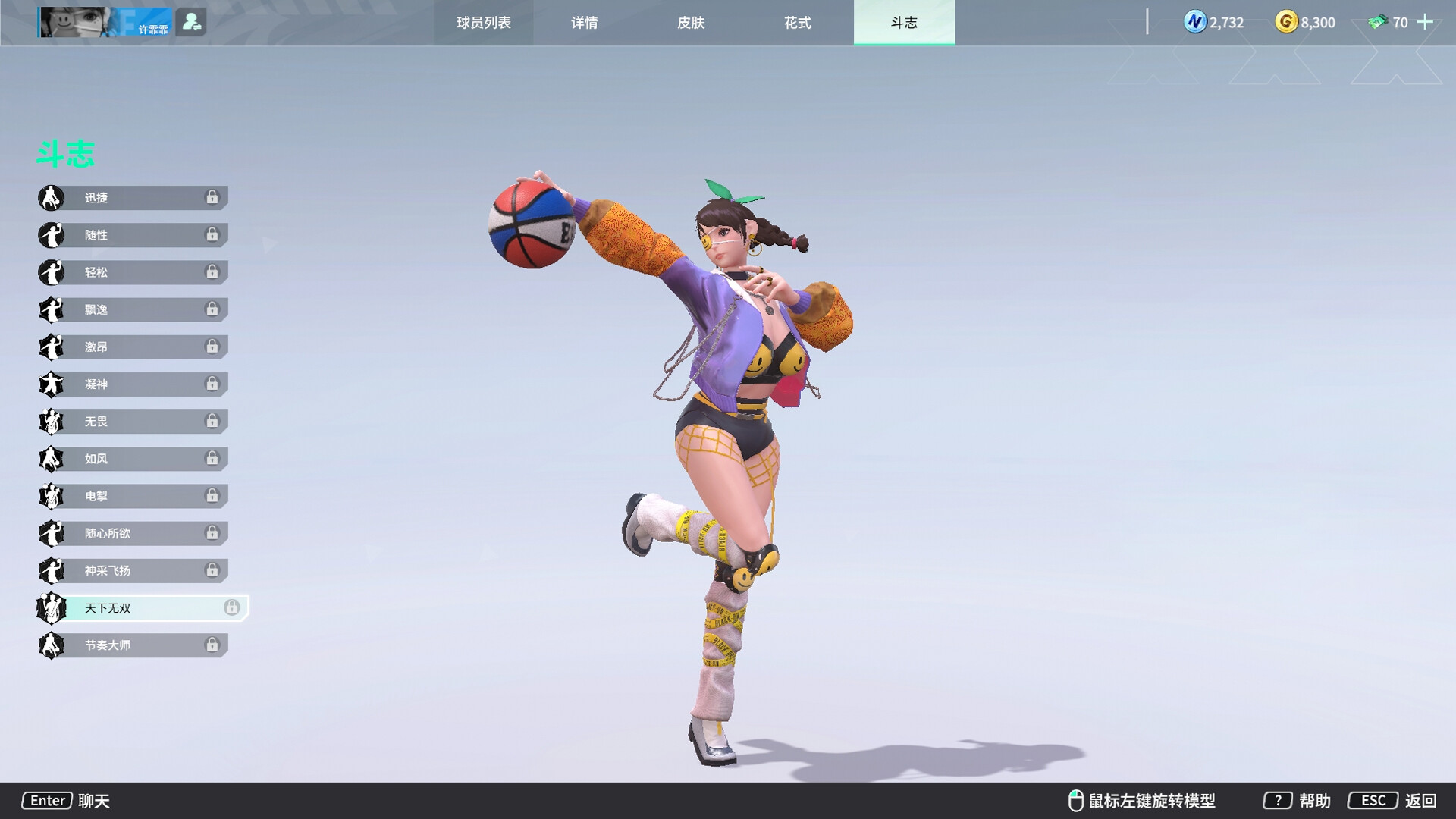The image size is (1456, 819).
Task: Select the 迅捷 stance icon
Action: [50, 198]
